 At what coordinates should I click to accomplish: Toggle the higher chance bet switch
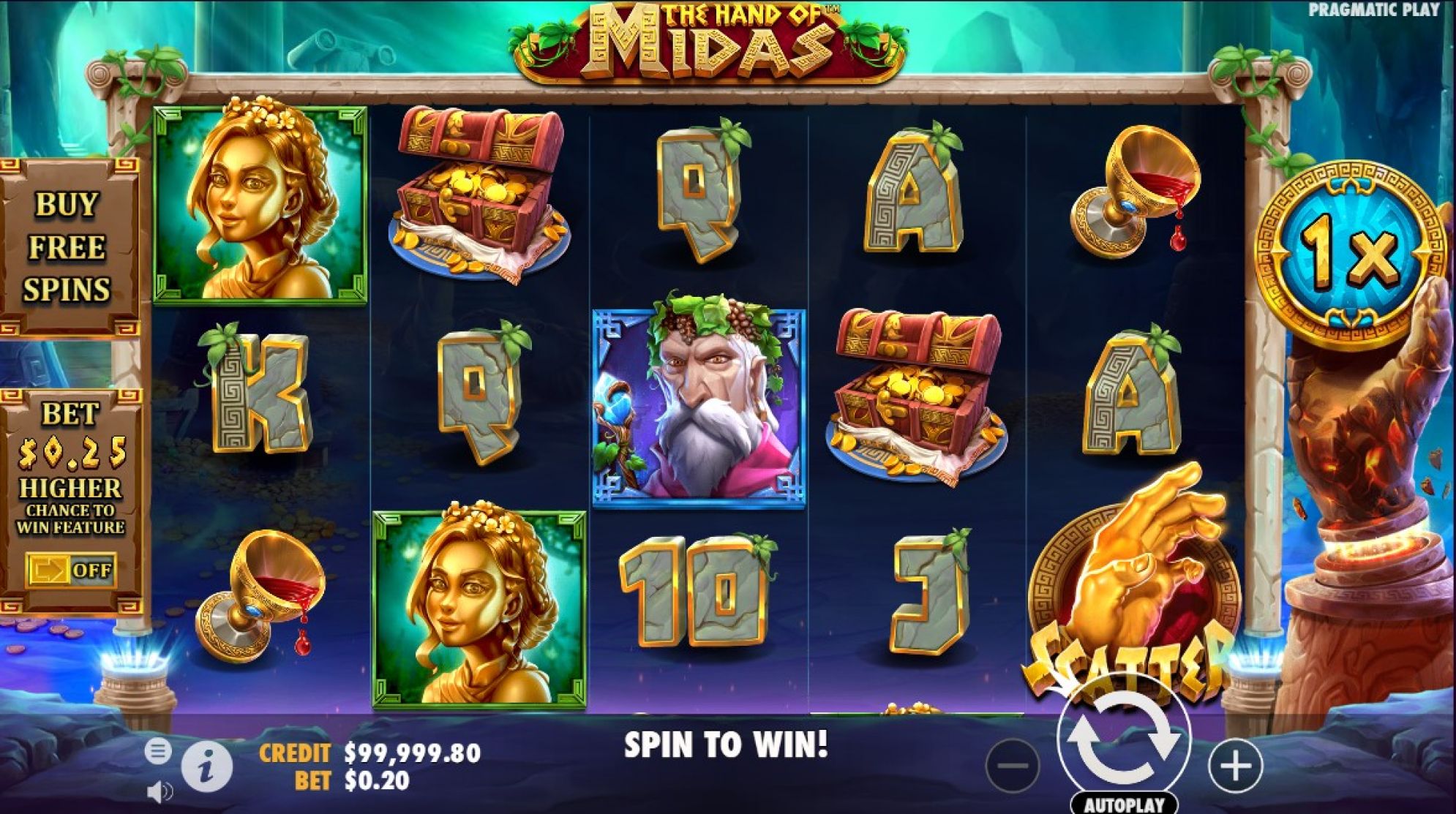point(71,570)
